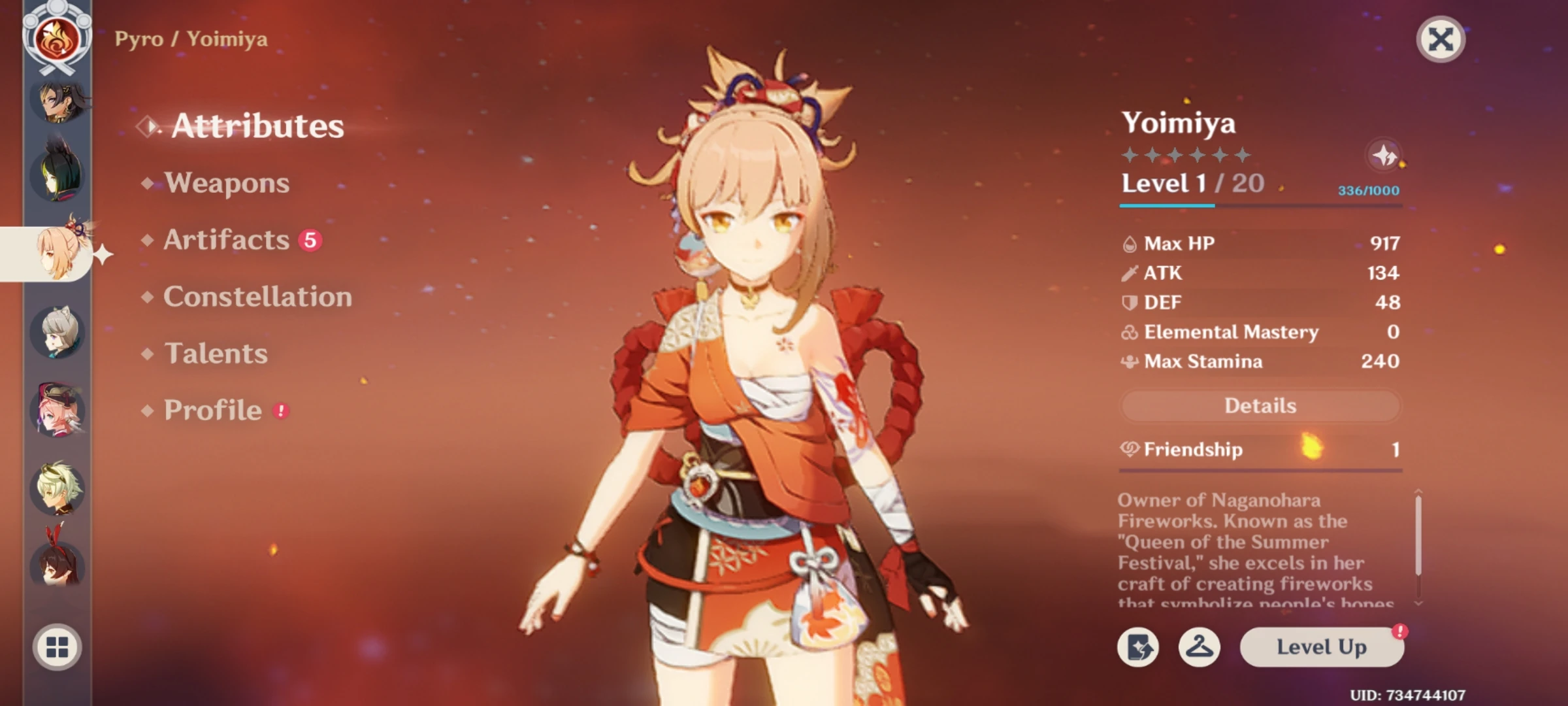
Task: Switch to the Talents section
Action: (216, 354)
